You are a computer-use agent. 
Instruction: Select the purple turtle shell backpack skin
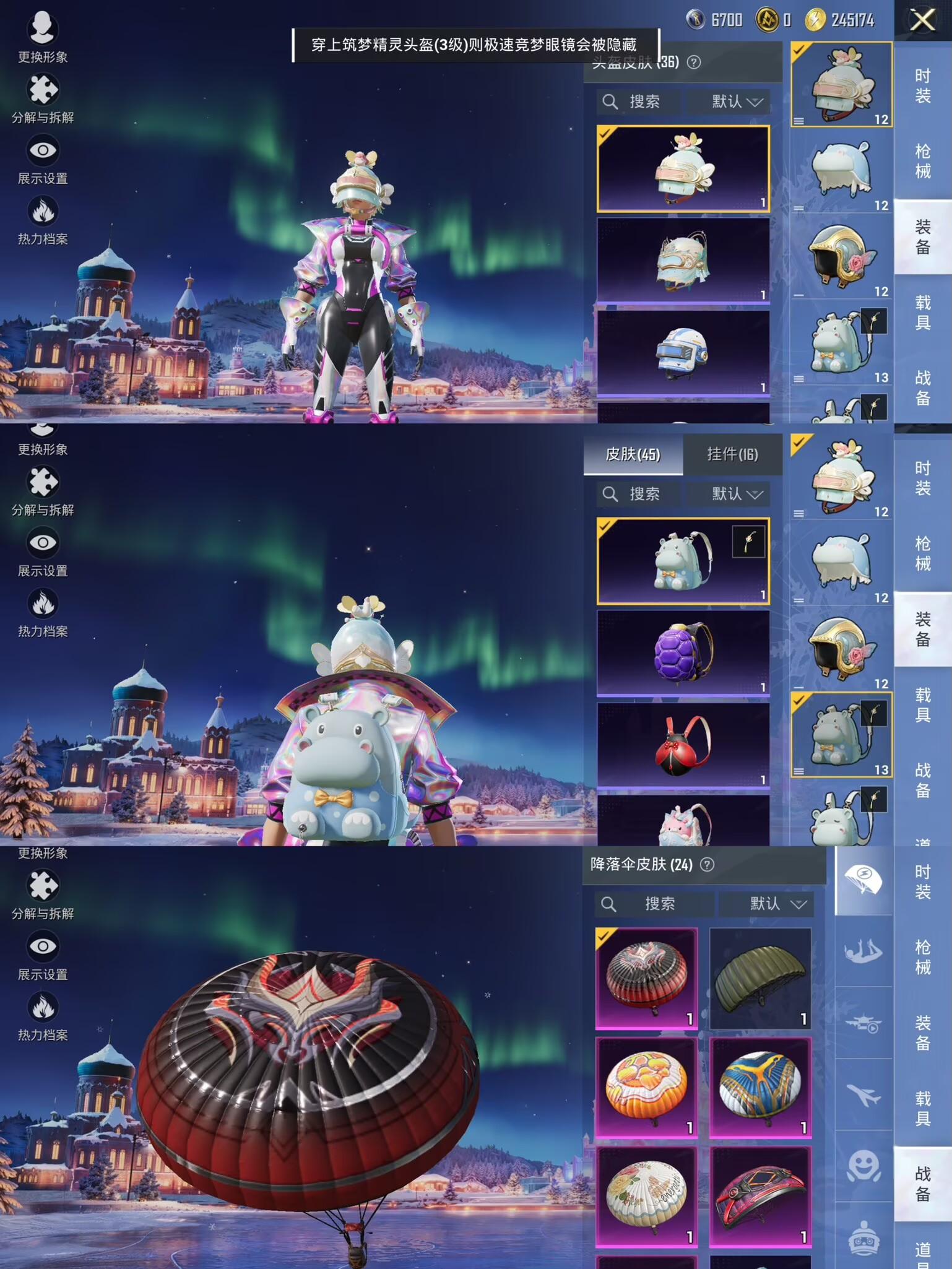pos(683,652)
